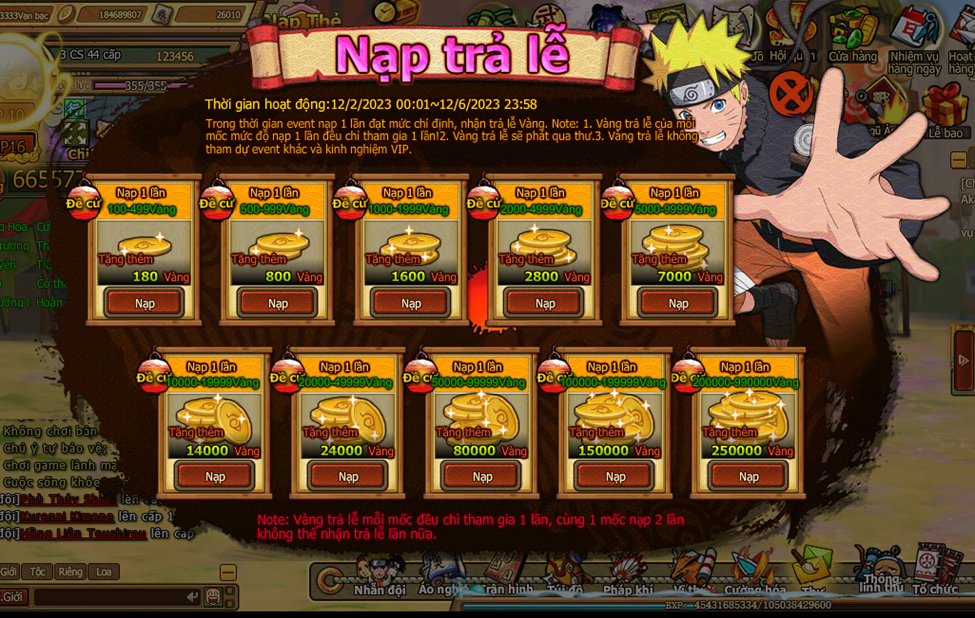Viewport: 975px width, 618px height.
Task: Select Nạp on the 80000 Vàng card
Action: pyautogui.click(x=482, y=477)
